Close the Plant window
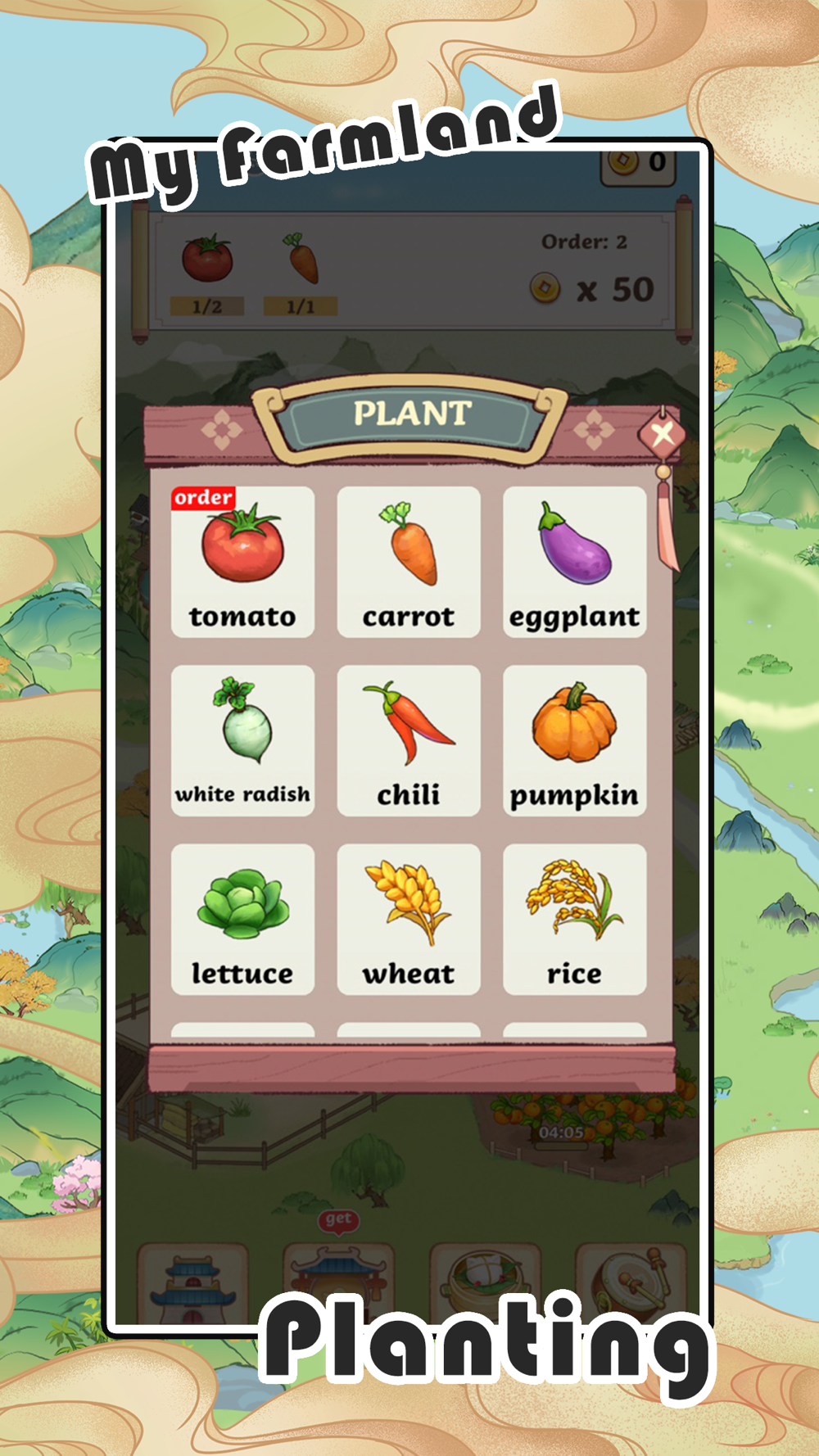The image size is (819, 1456). pyautogui.click(x=663, y=432)
